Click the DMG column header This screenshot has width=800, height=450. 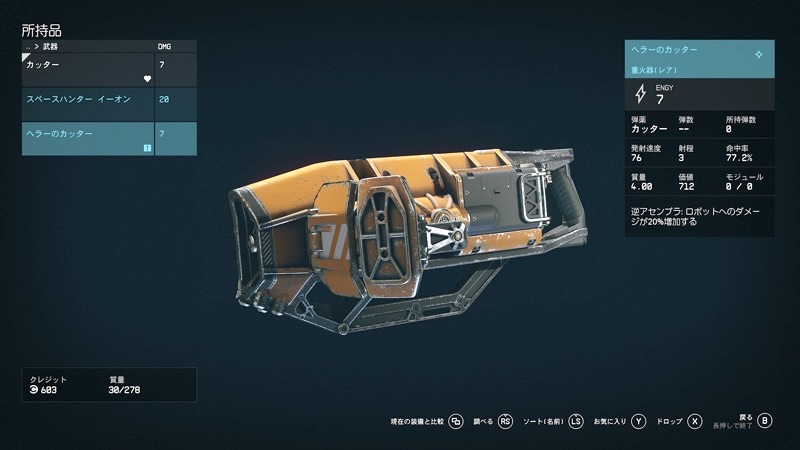166,46
